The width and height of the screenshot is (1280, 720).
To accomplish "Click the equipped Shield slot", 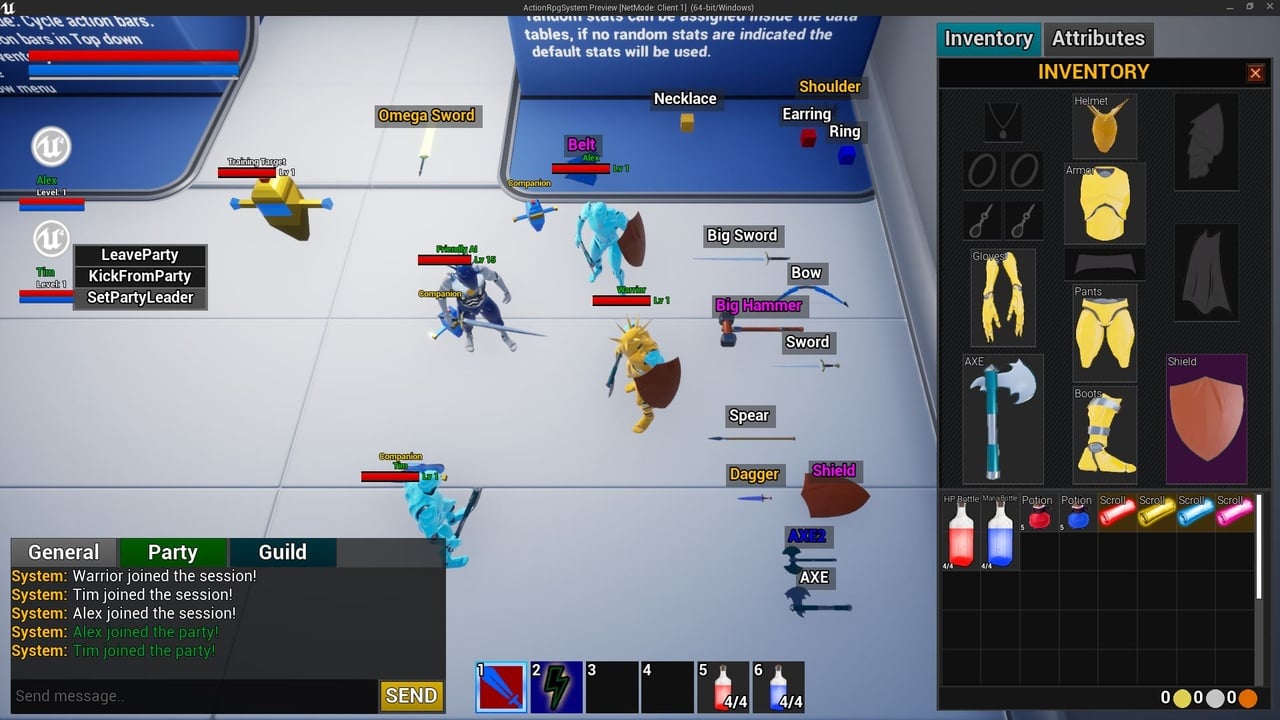I will 1206,418.
